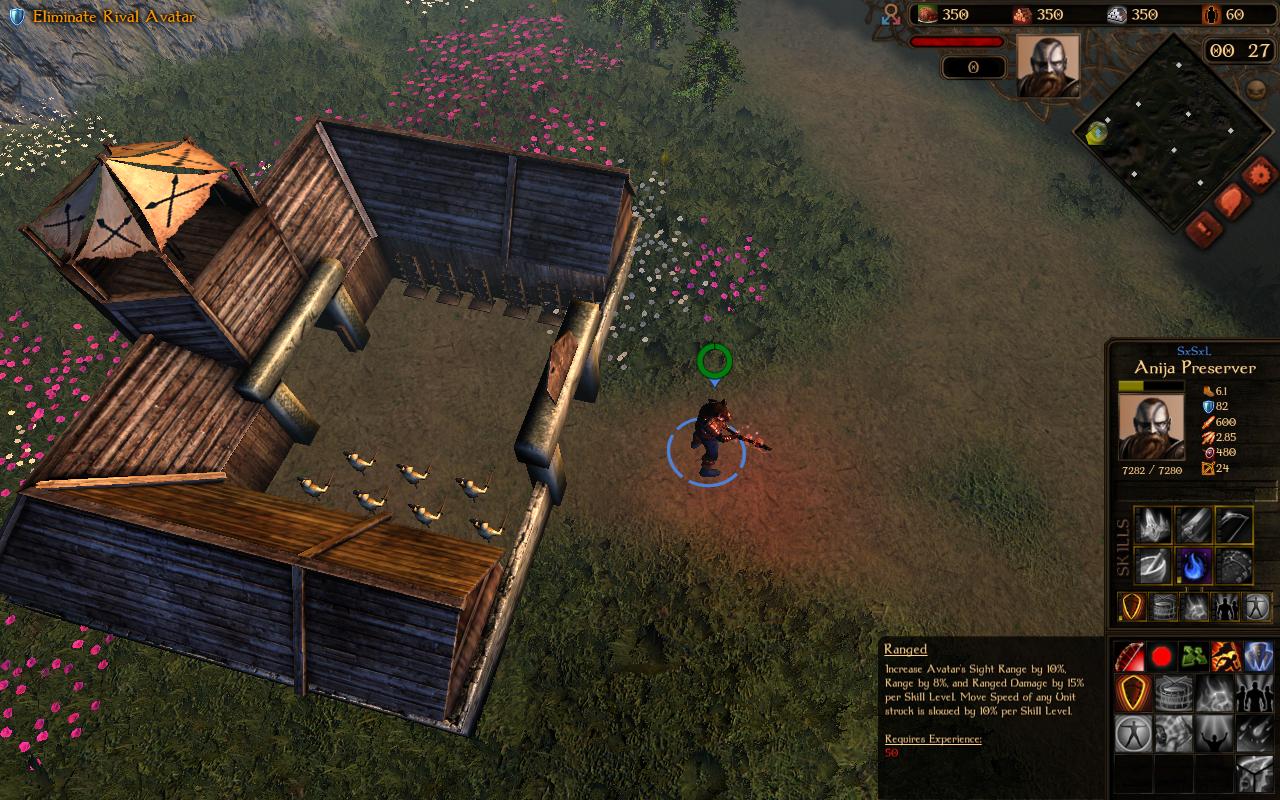Select the blue winged shield ability
1280x800 pixels.
(x=1258, y=657)
